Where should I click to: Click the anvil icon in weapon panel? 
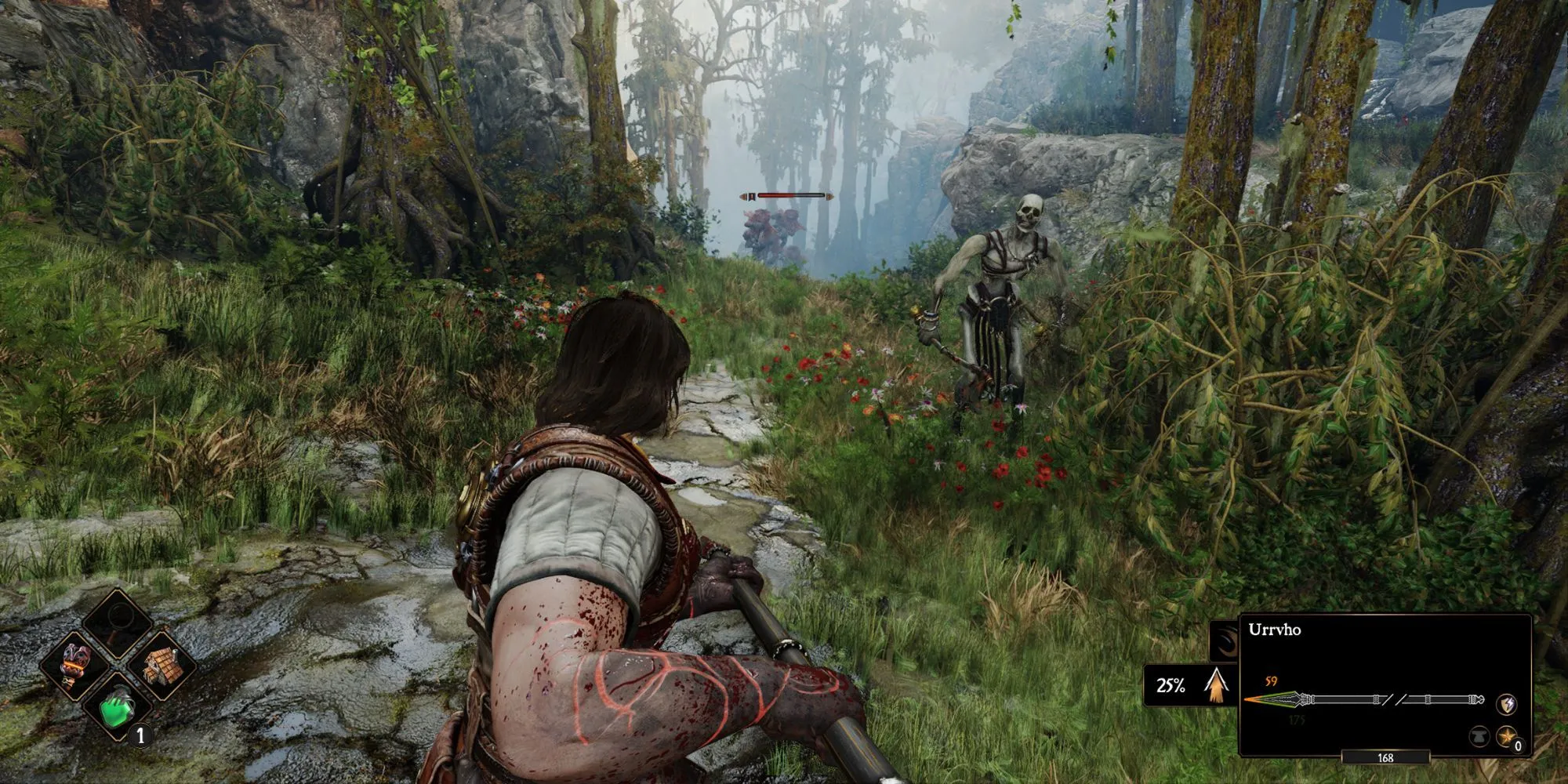(1479, 737)
